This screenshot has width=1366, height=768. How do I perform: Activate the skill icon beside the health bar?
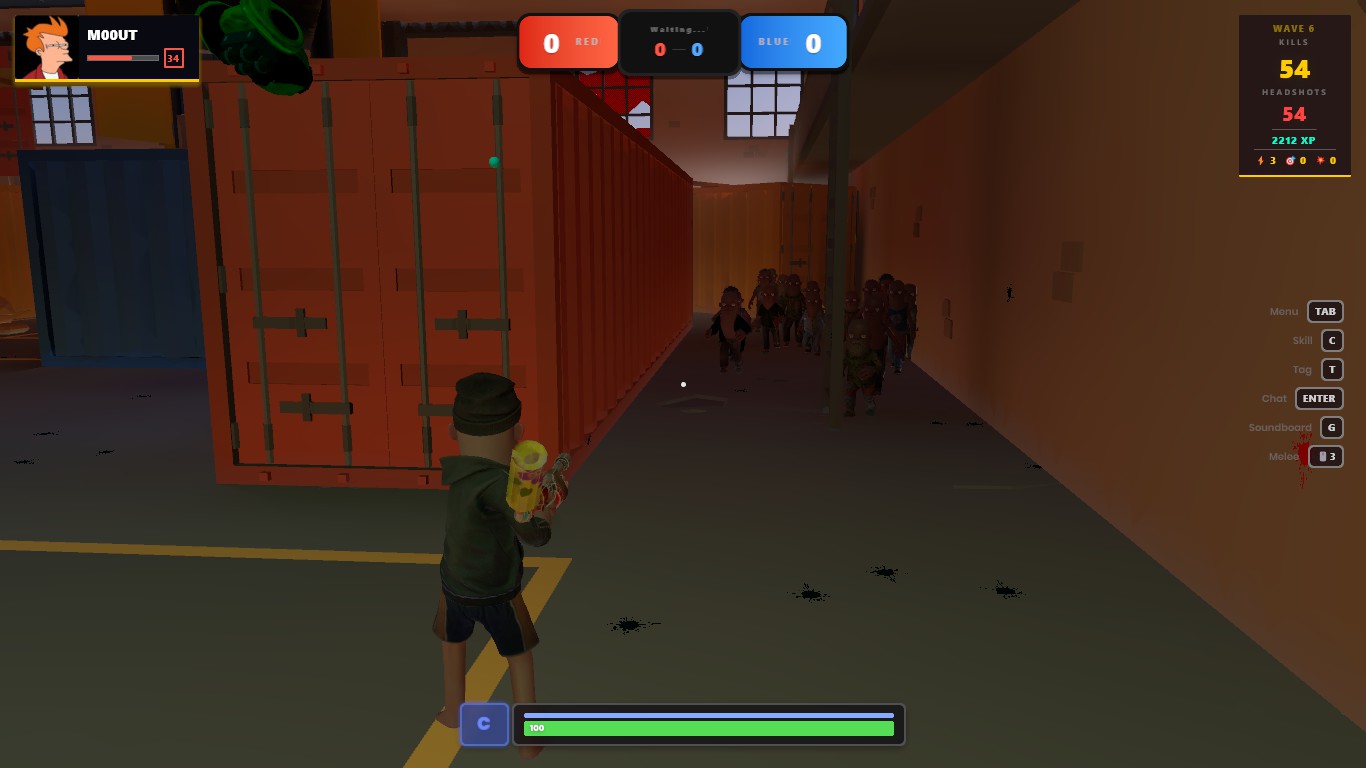[484, 724]
